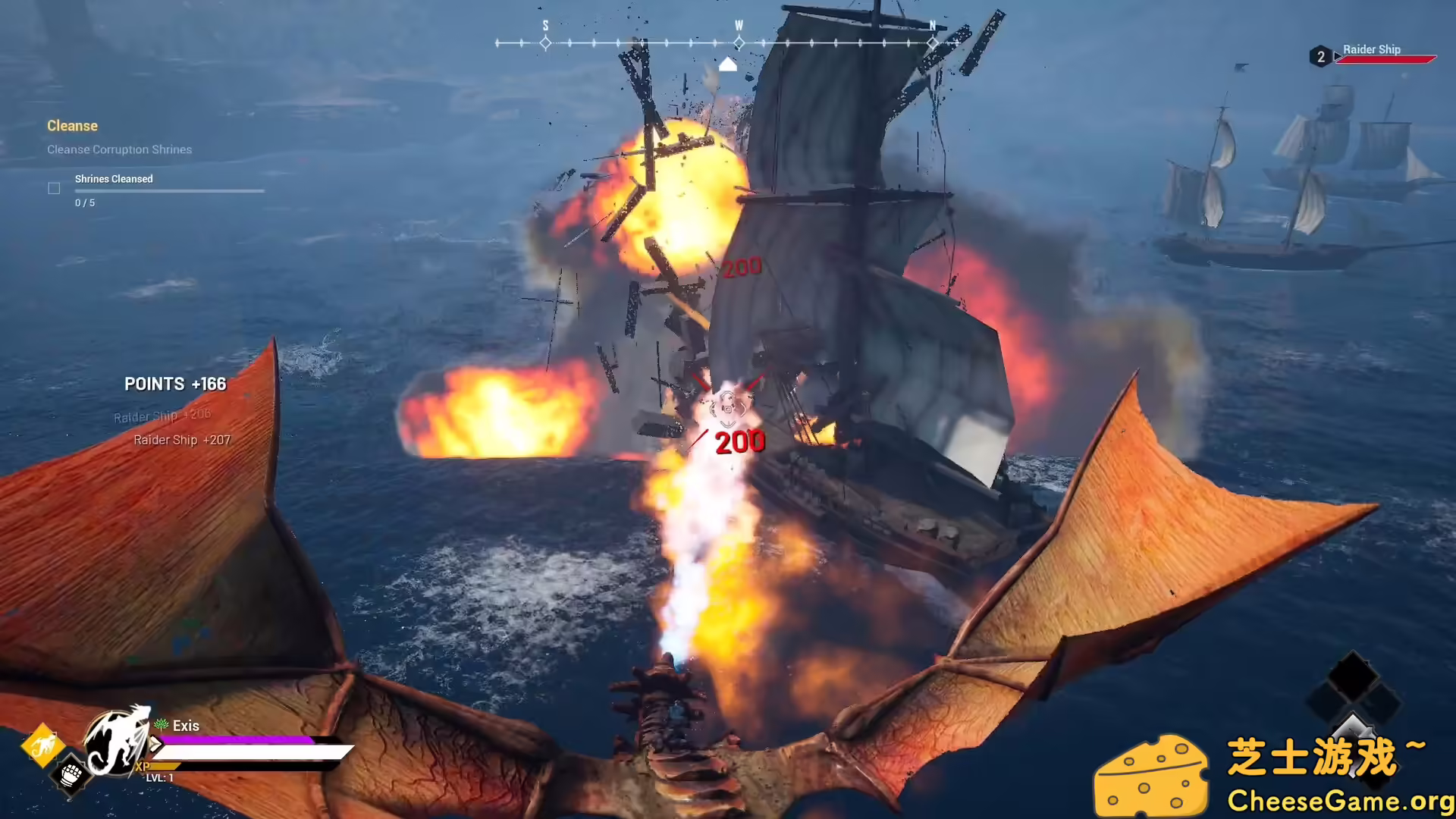This screenshot has height=819, width=1456.
Task: Click the white waypoint marker under compass
Action: point(727,64)
